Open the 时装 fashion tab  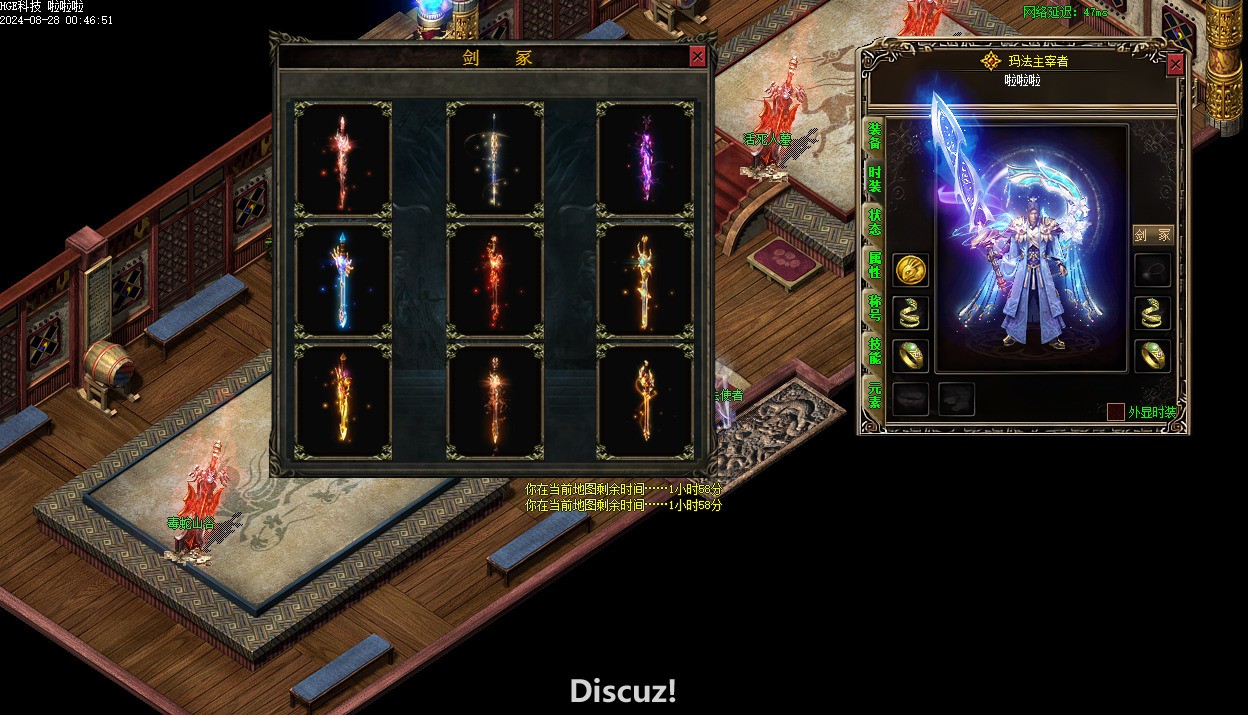click(874, 180)
